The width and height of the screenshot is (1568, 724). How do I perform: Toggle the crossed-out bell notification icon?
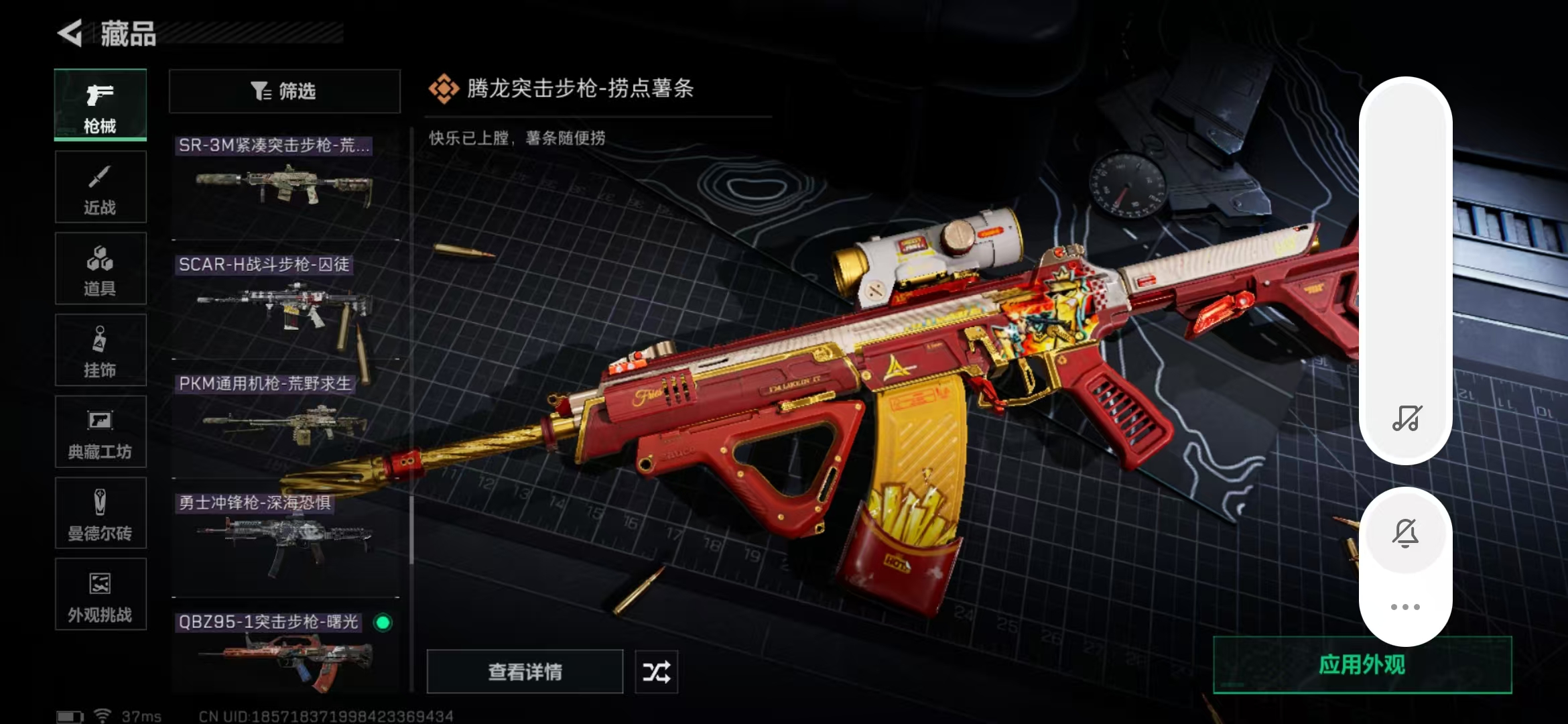1405,533
